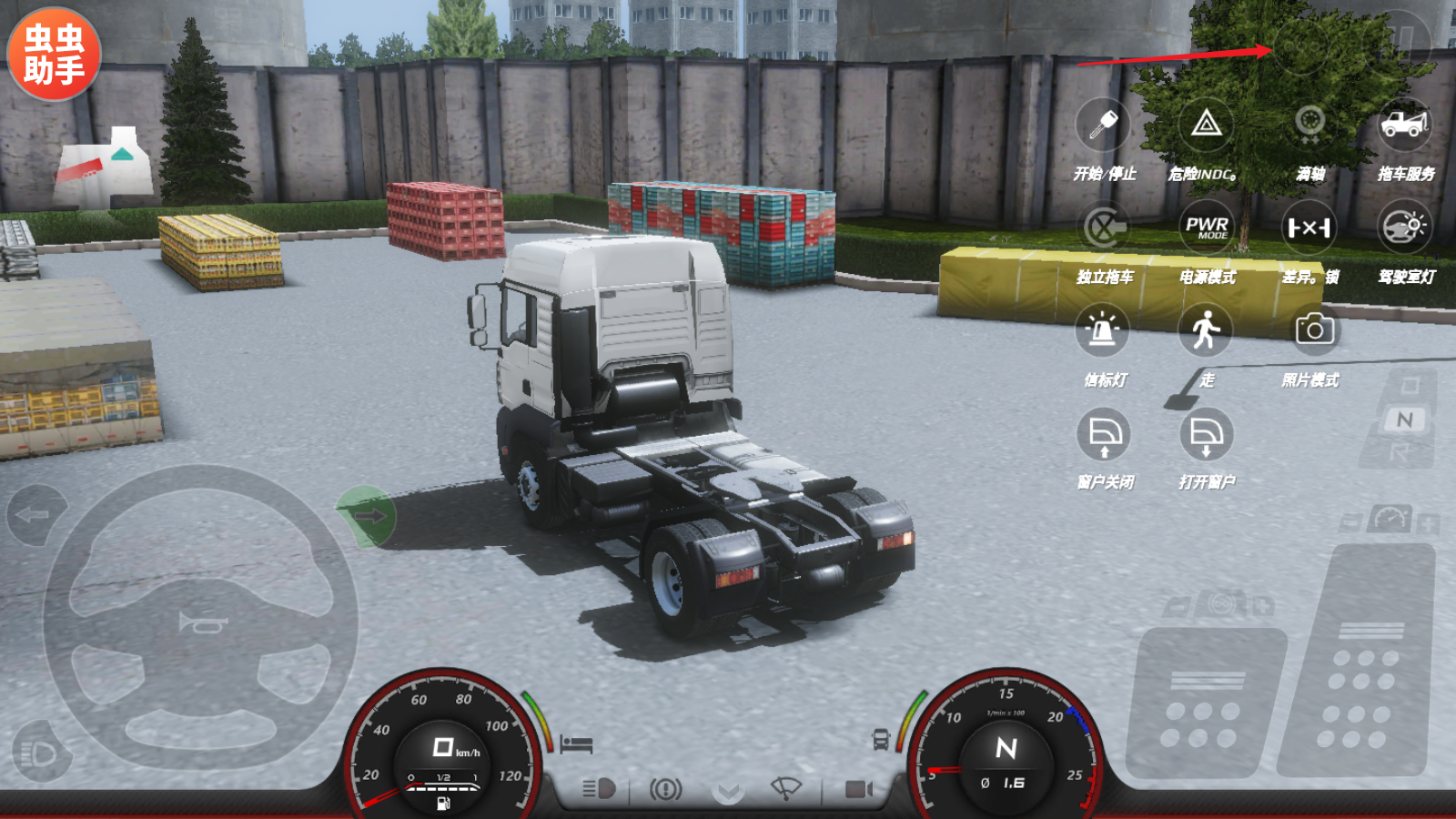Exit the truck with the walk button

(1206, 330)
